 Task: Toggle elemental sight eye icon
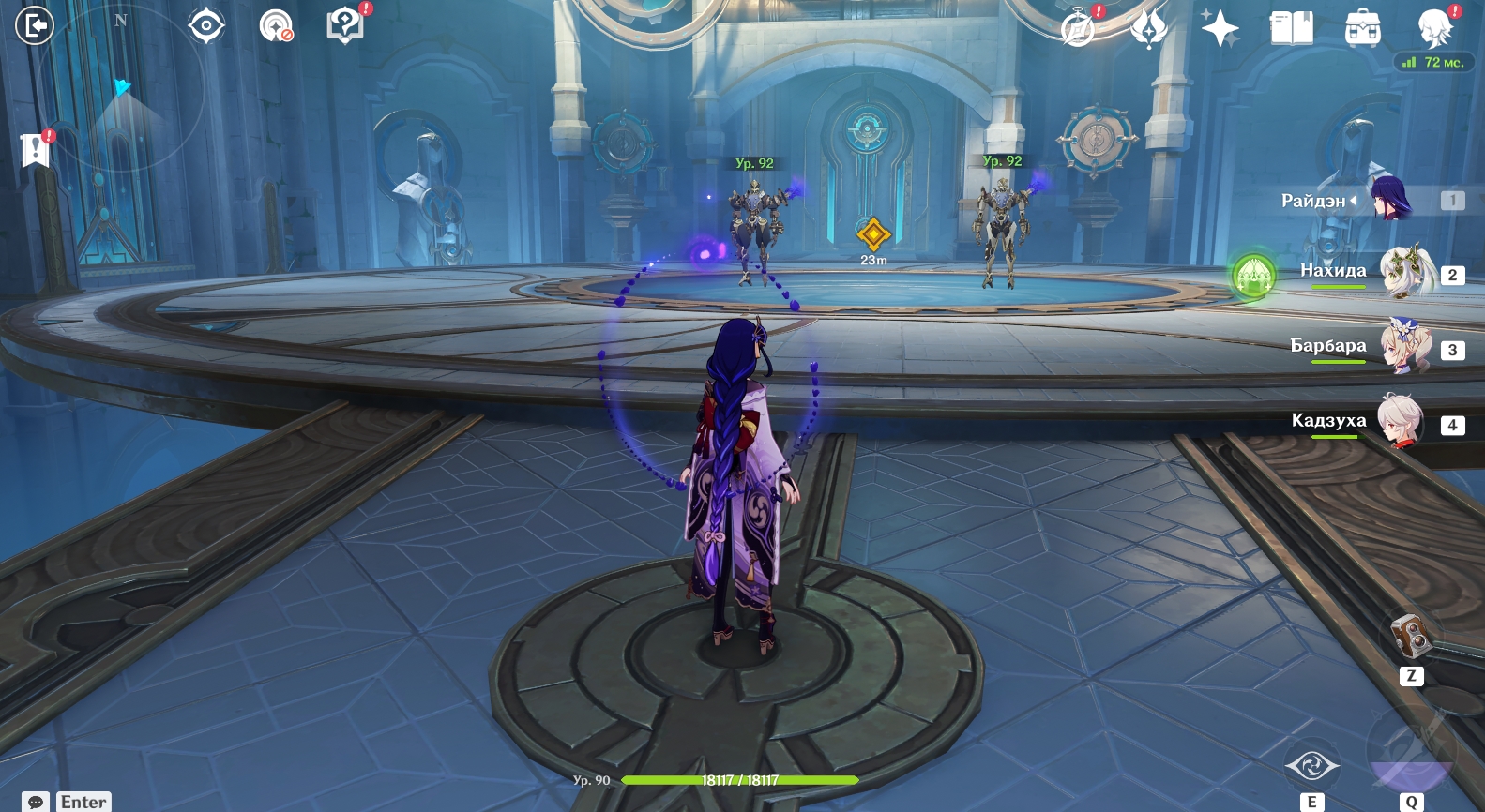206,25
